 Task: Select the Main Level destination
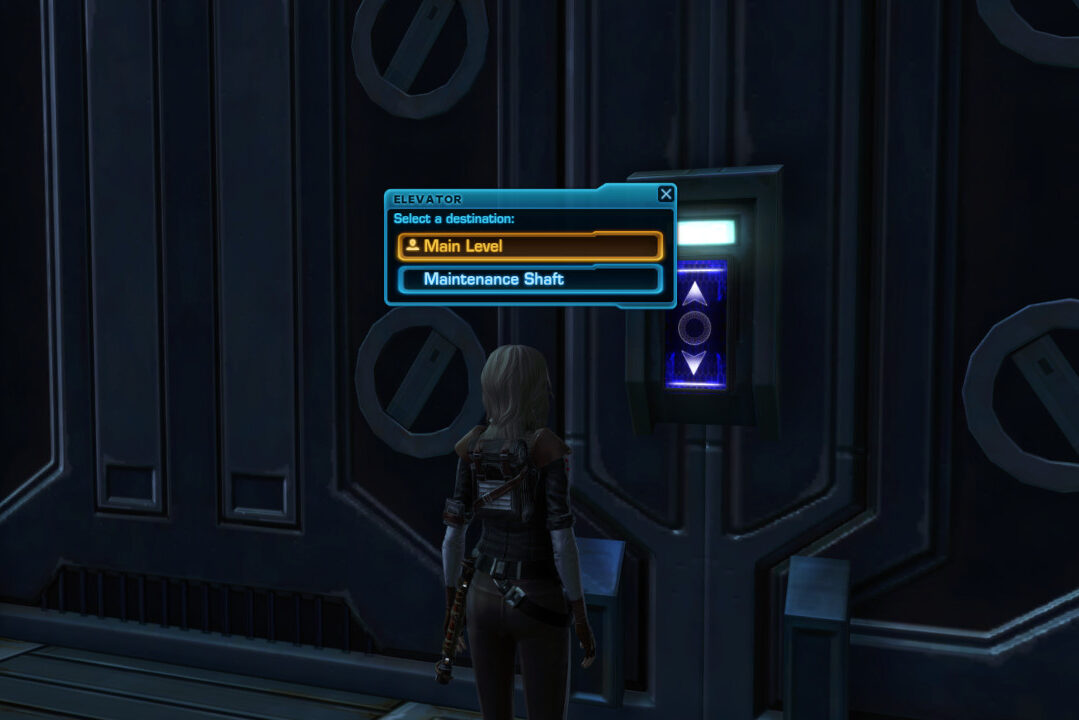530,246
